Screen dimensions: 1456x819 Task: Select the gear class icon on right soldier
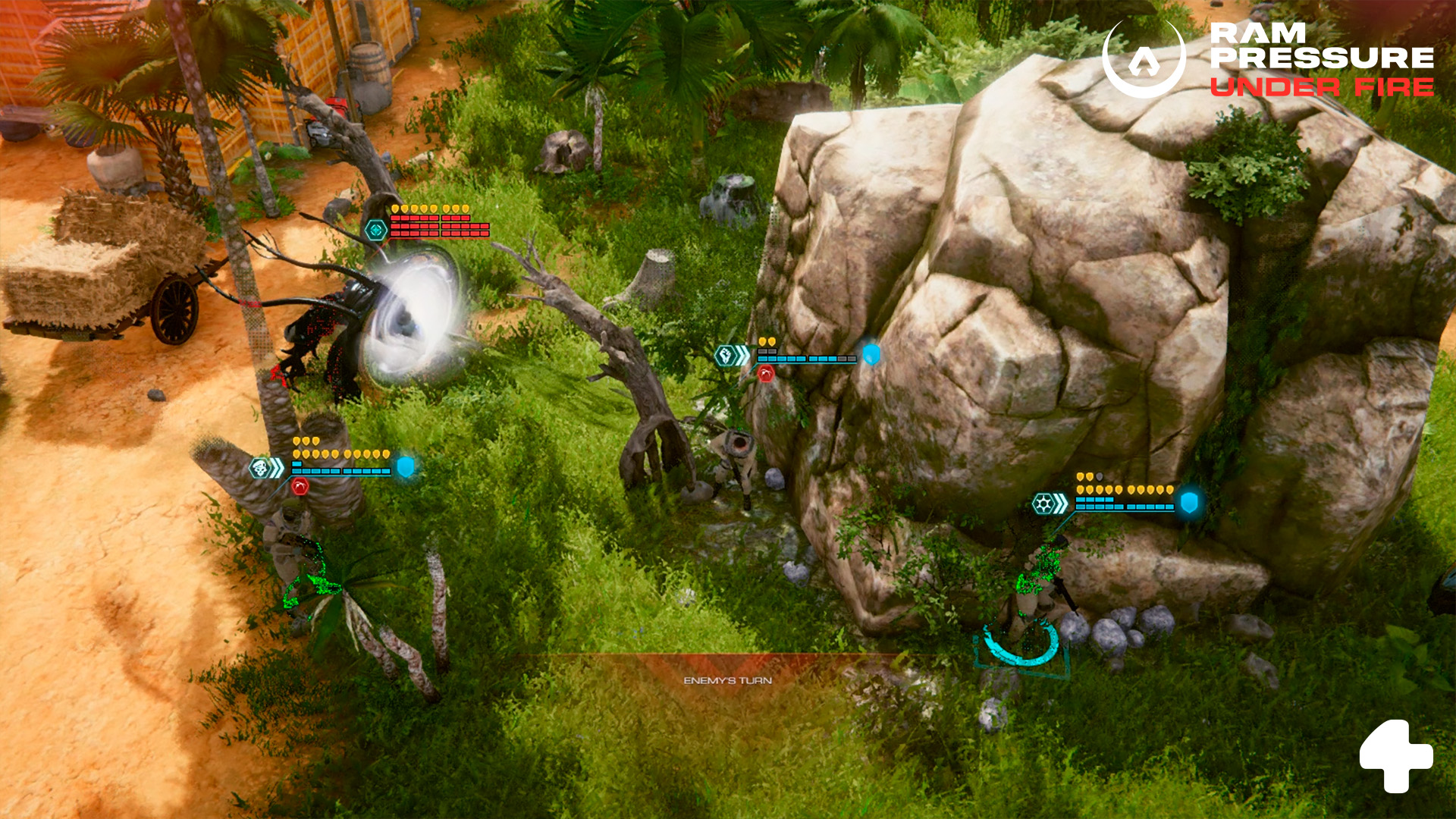1043,504
